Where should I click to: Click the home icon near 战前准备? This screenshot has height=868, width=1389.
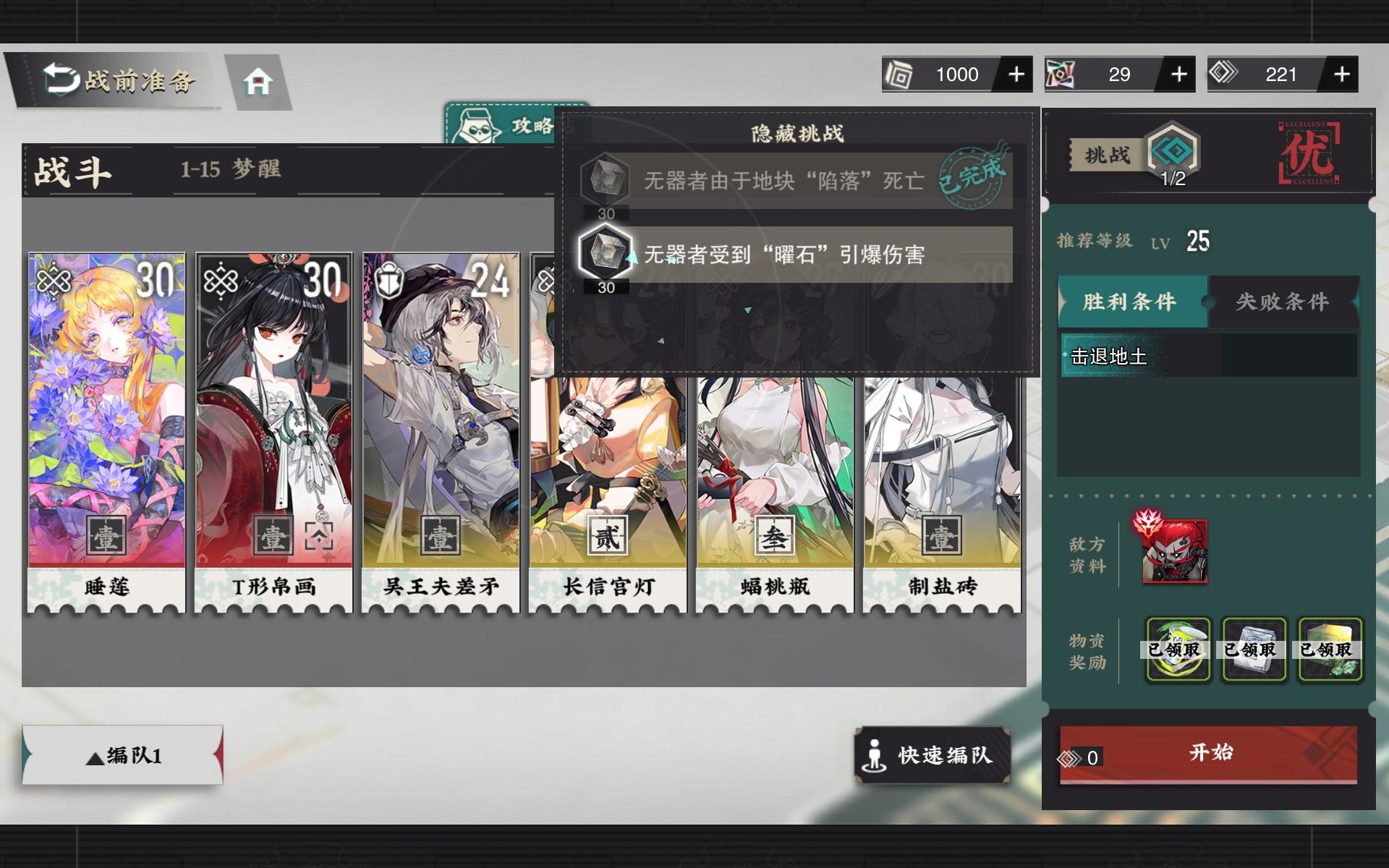click(257, 82)
